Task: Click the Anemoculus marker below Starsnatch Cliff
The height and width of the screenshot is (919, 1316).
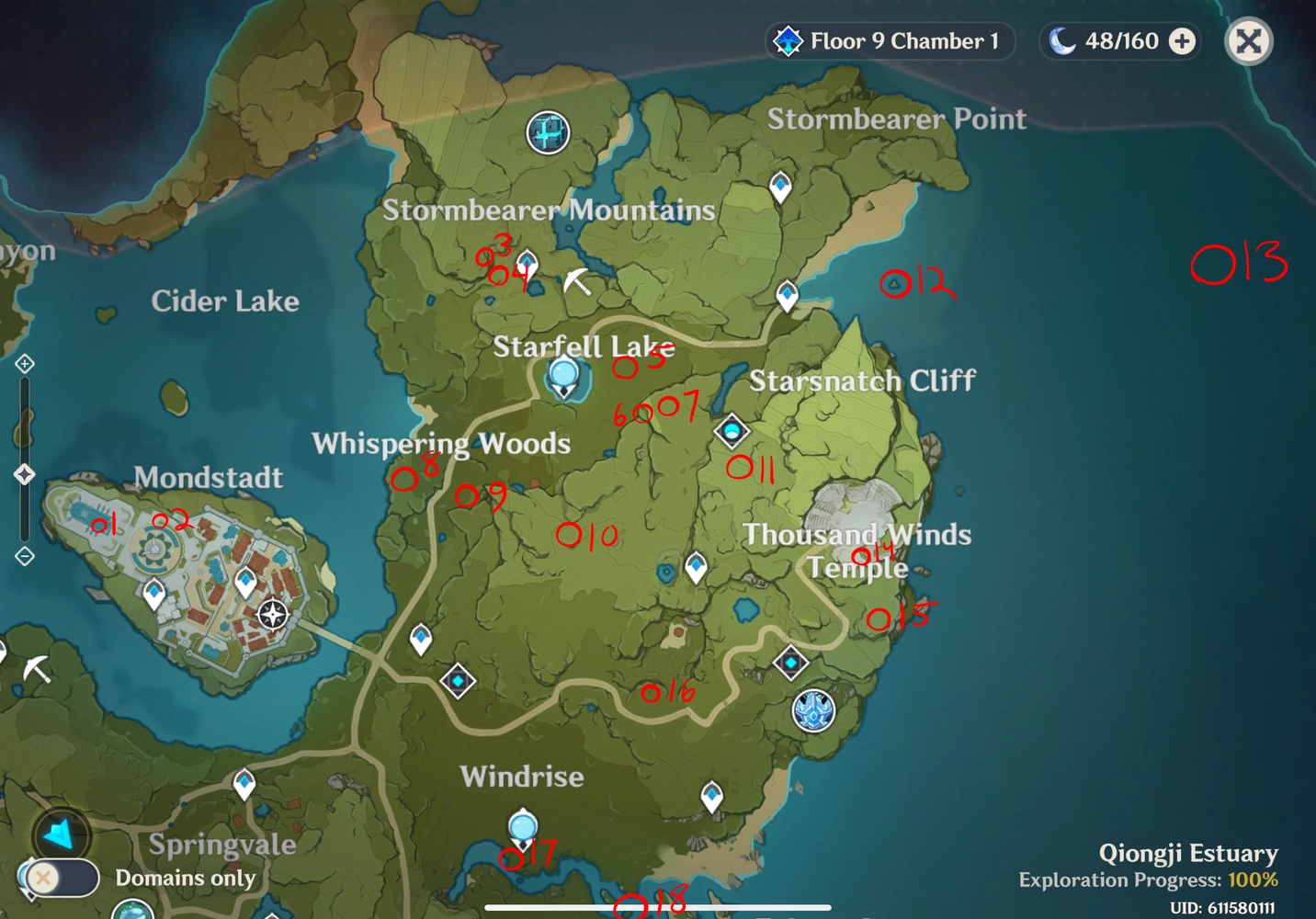Action: coord(731,431)
